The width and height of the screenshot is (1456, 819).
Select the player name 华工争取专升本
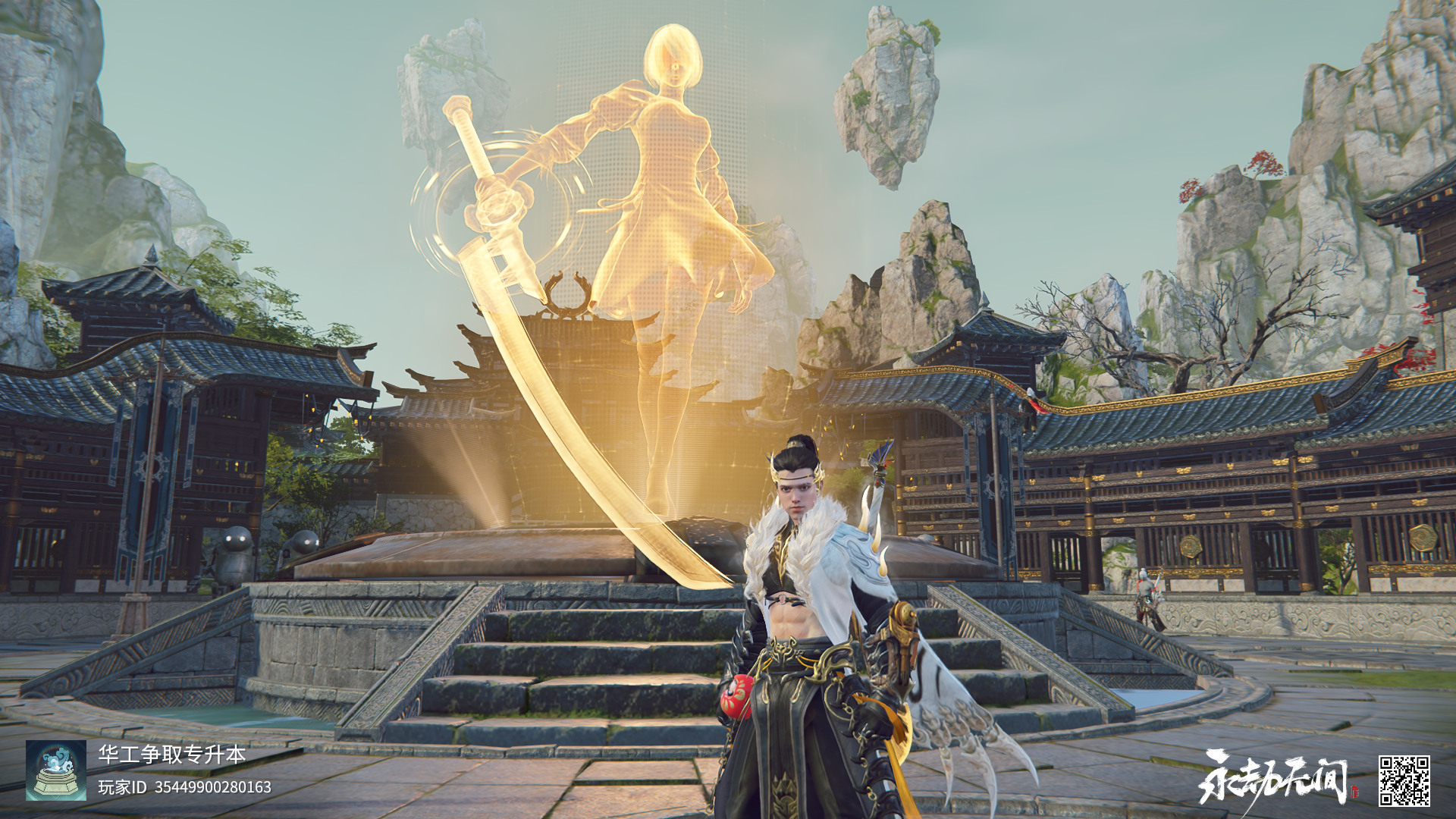172,754
